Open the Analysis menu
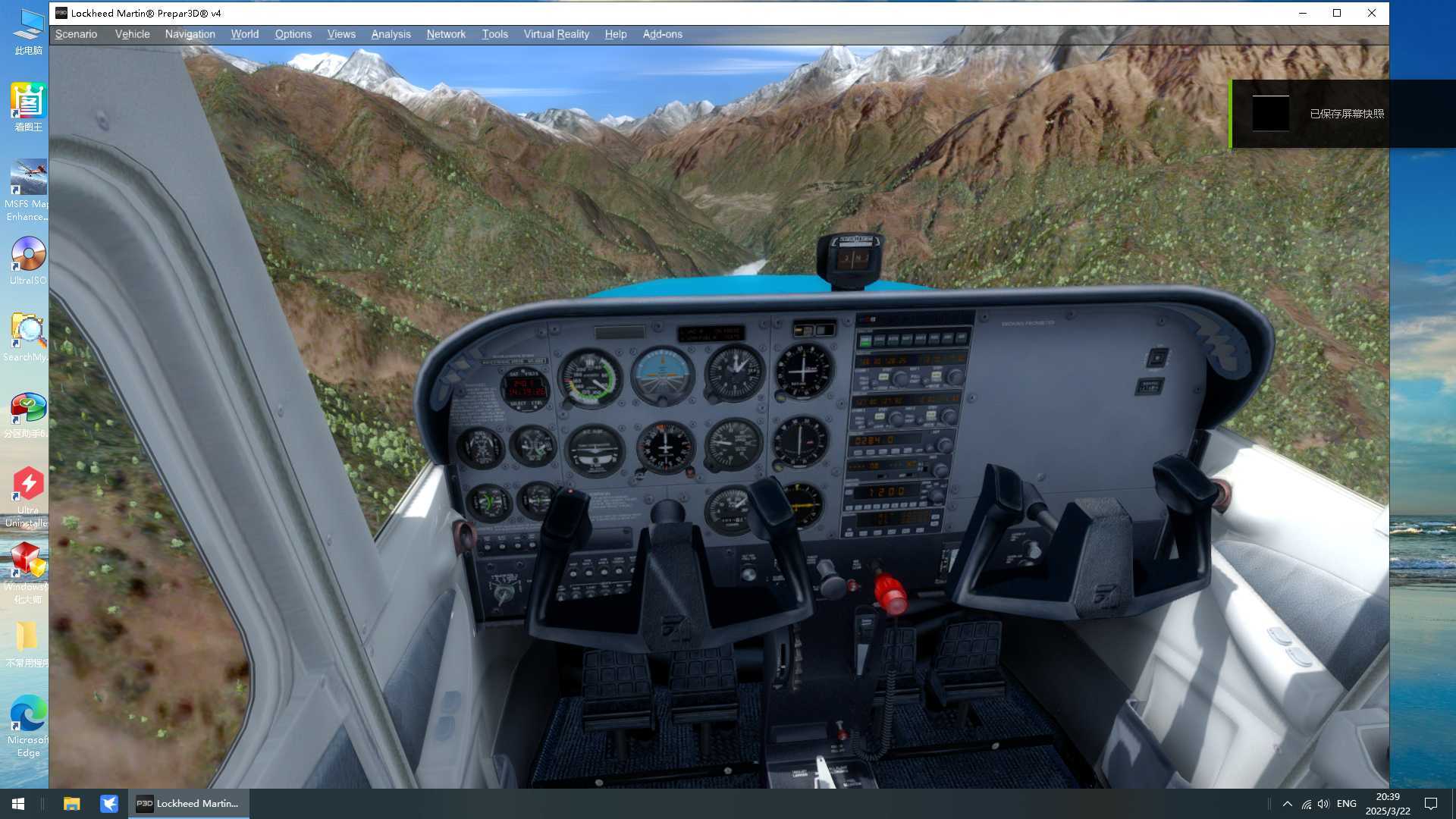Image resolution: width=1456 pixels, height=819 pixels. click(391, 34)
